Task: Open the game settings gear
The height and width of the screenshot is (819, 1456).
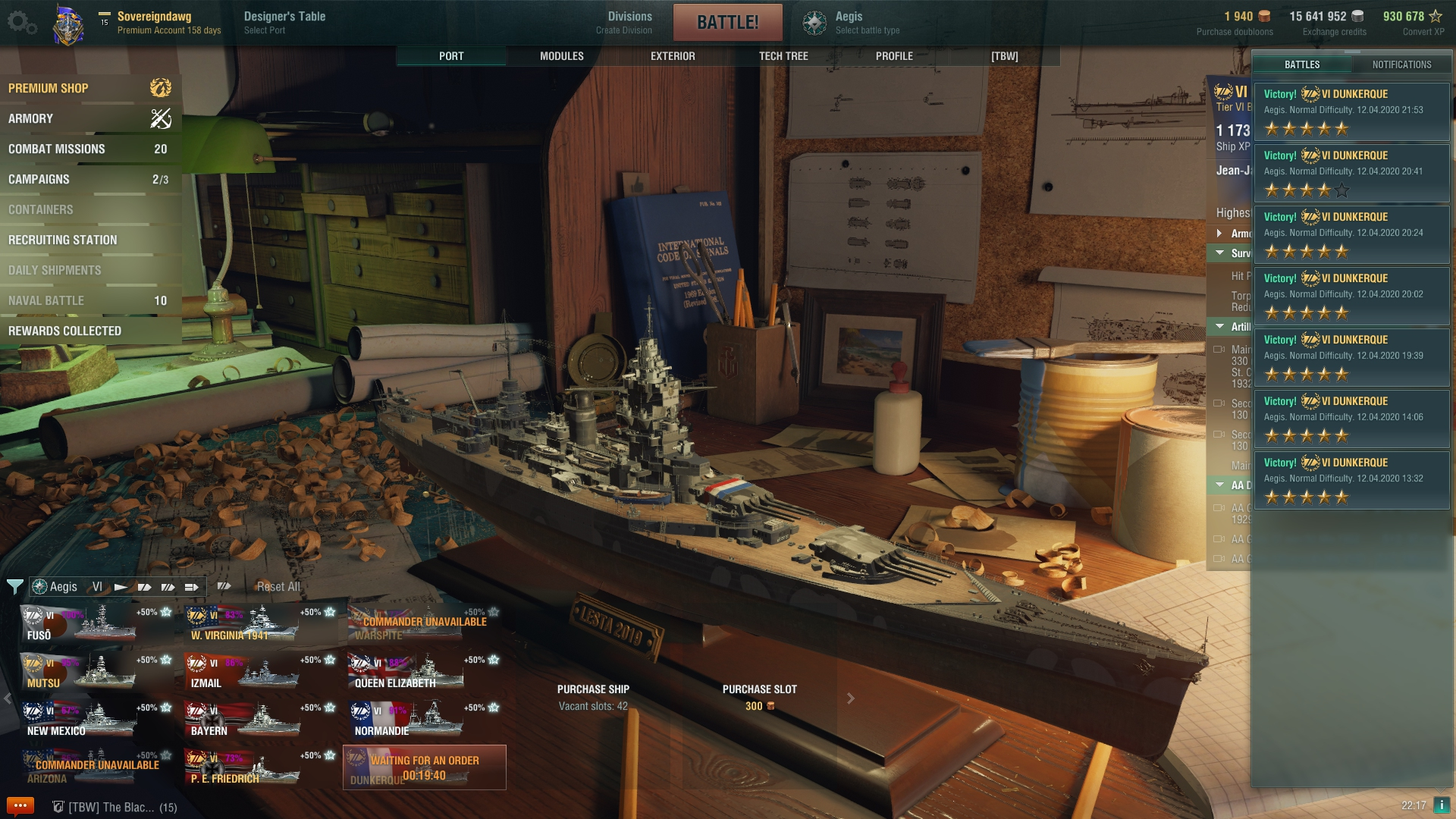Action: point(21,23)
